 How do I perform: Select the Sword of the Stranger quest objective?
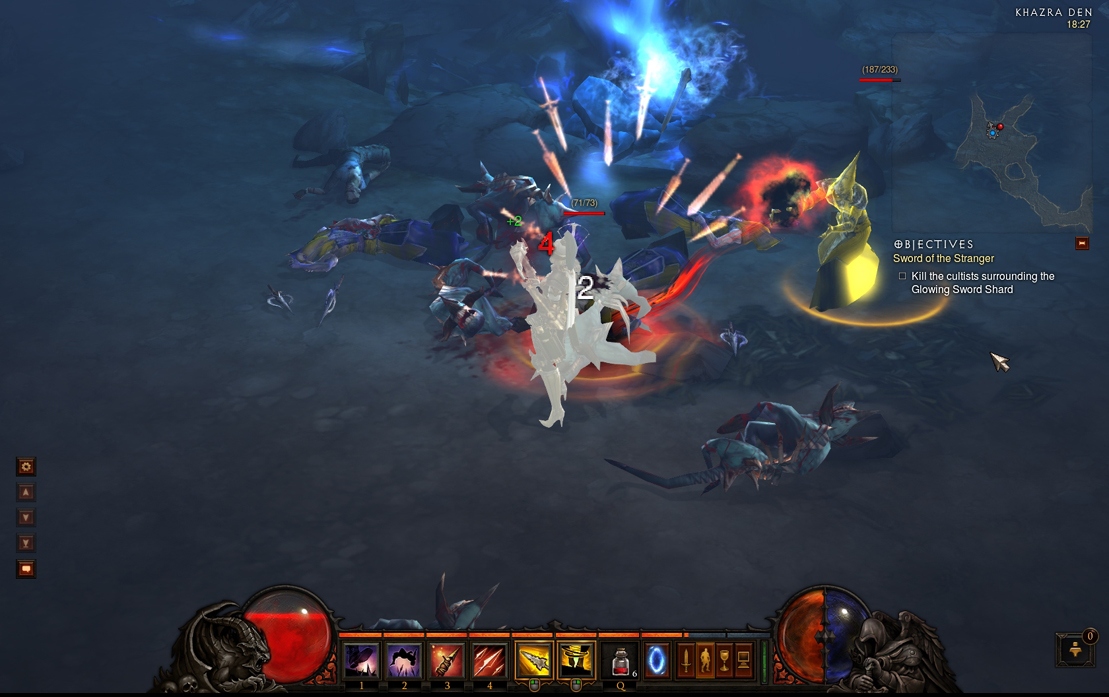[943, 259]
